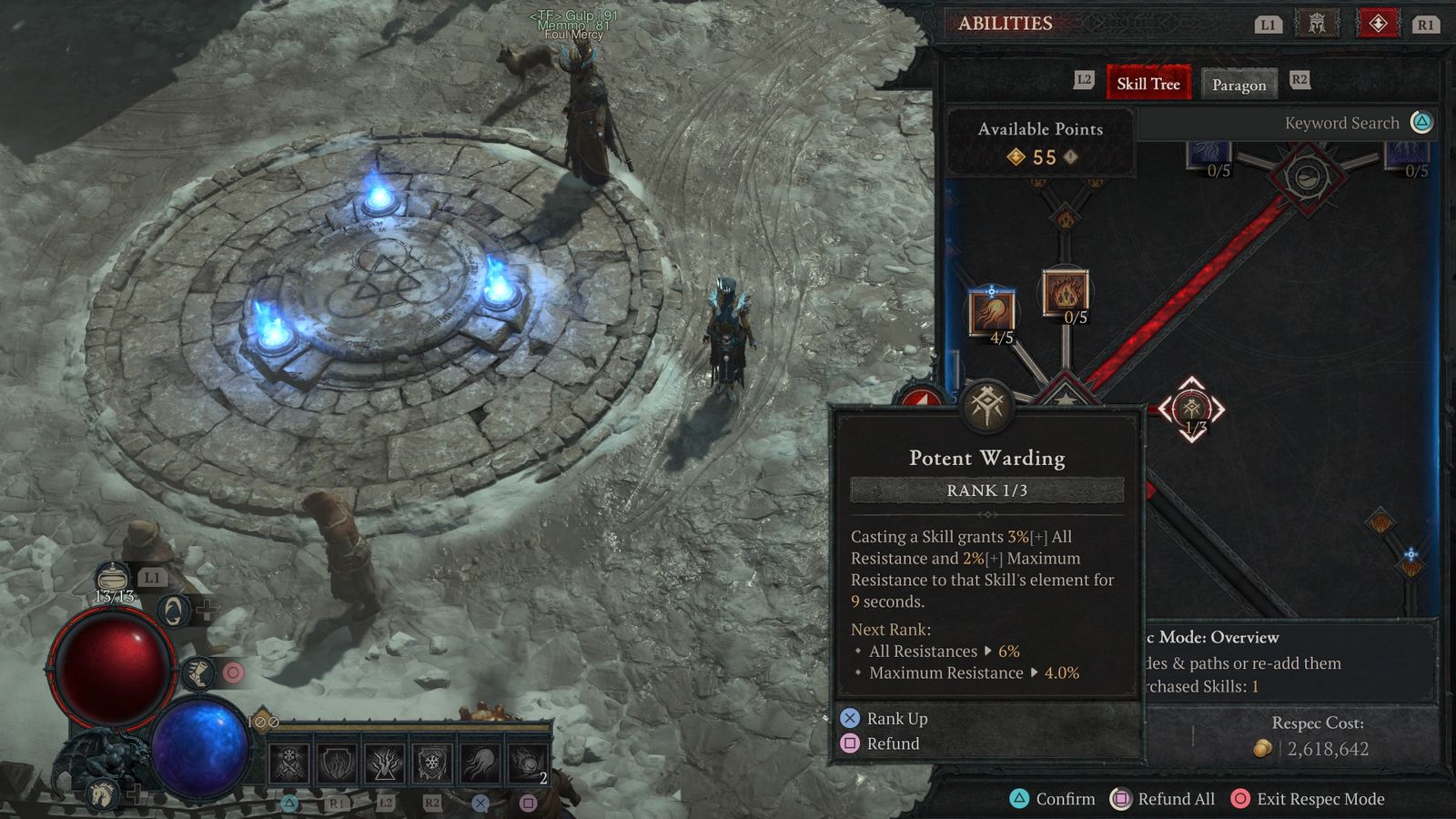Click the Keyword Search field
Viewport: 1456px width, 819px height.
(x=1343, y=123)
